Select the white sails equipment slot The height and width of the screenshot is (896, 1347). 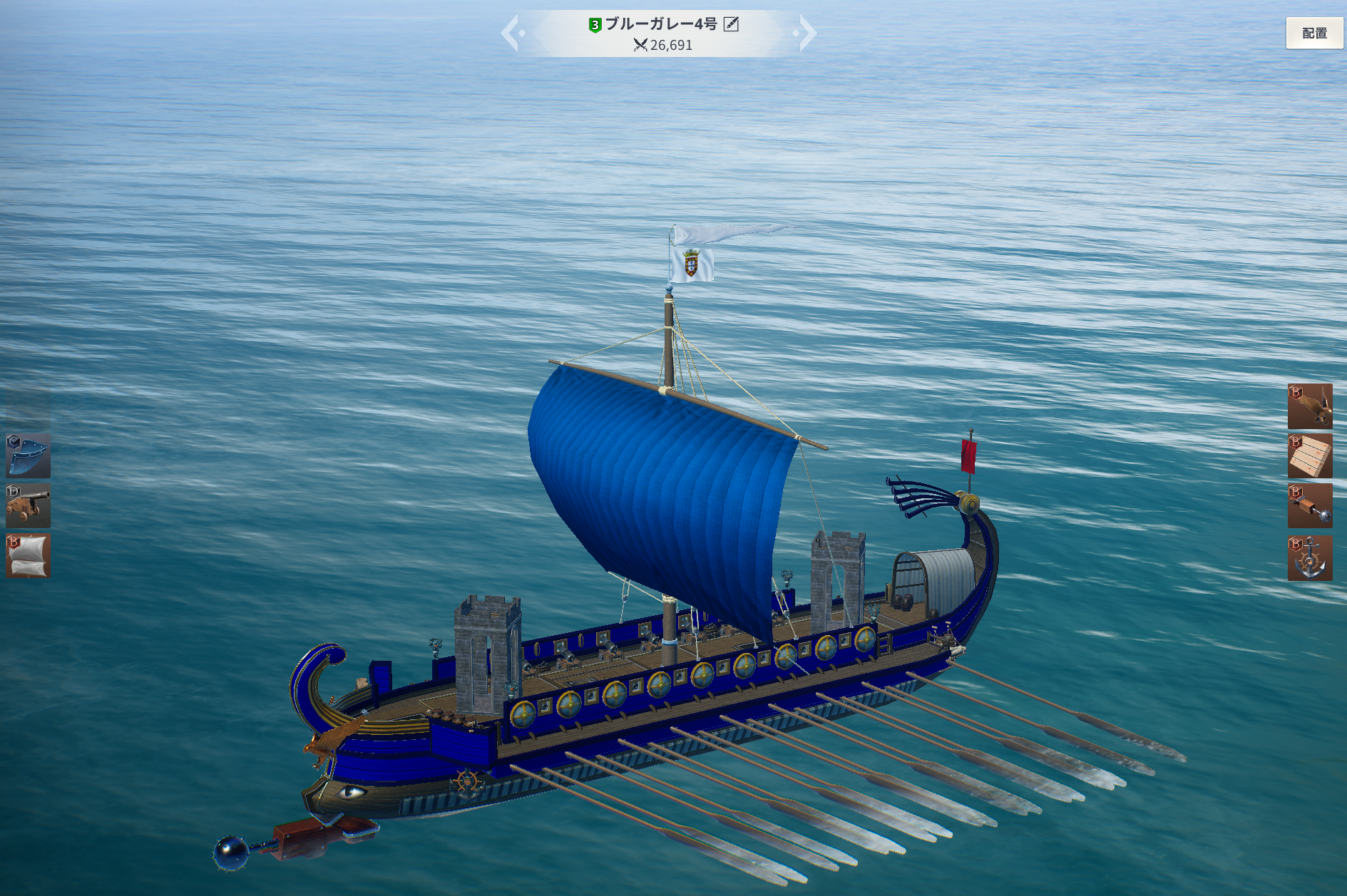(29, 555)
